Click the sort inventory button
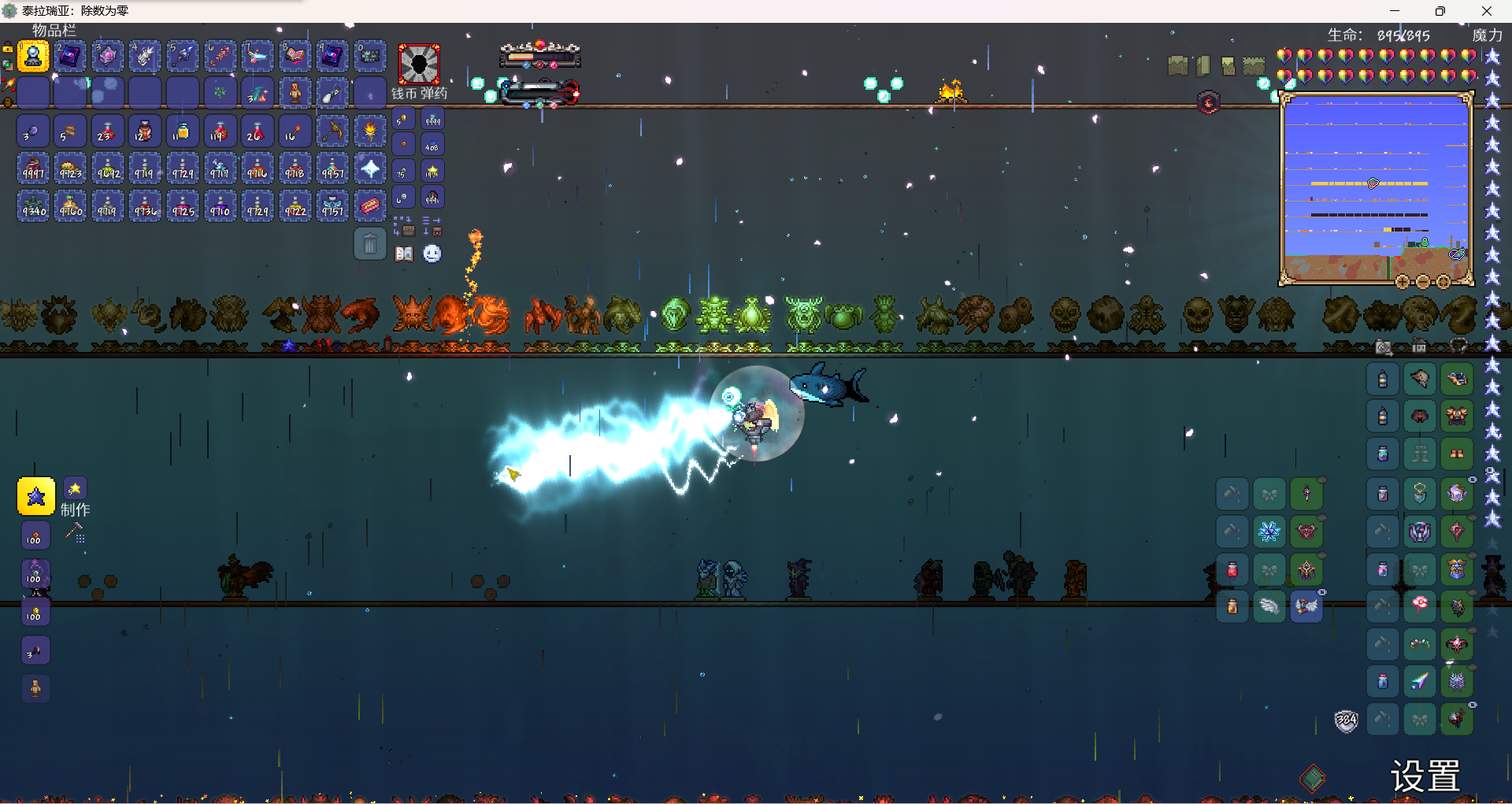This screenshot has width=1512, height=804. coord(432,227)
